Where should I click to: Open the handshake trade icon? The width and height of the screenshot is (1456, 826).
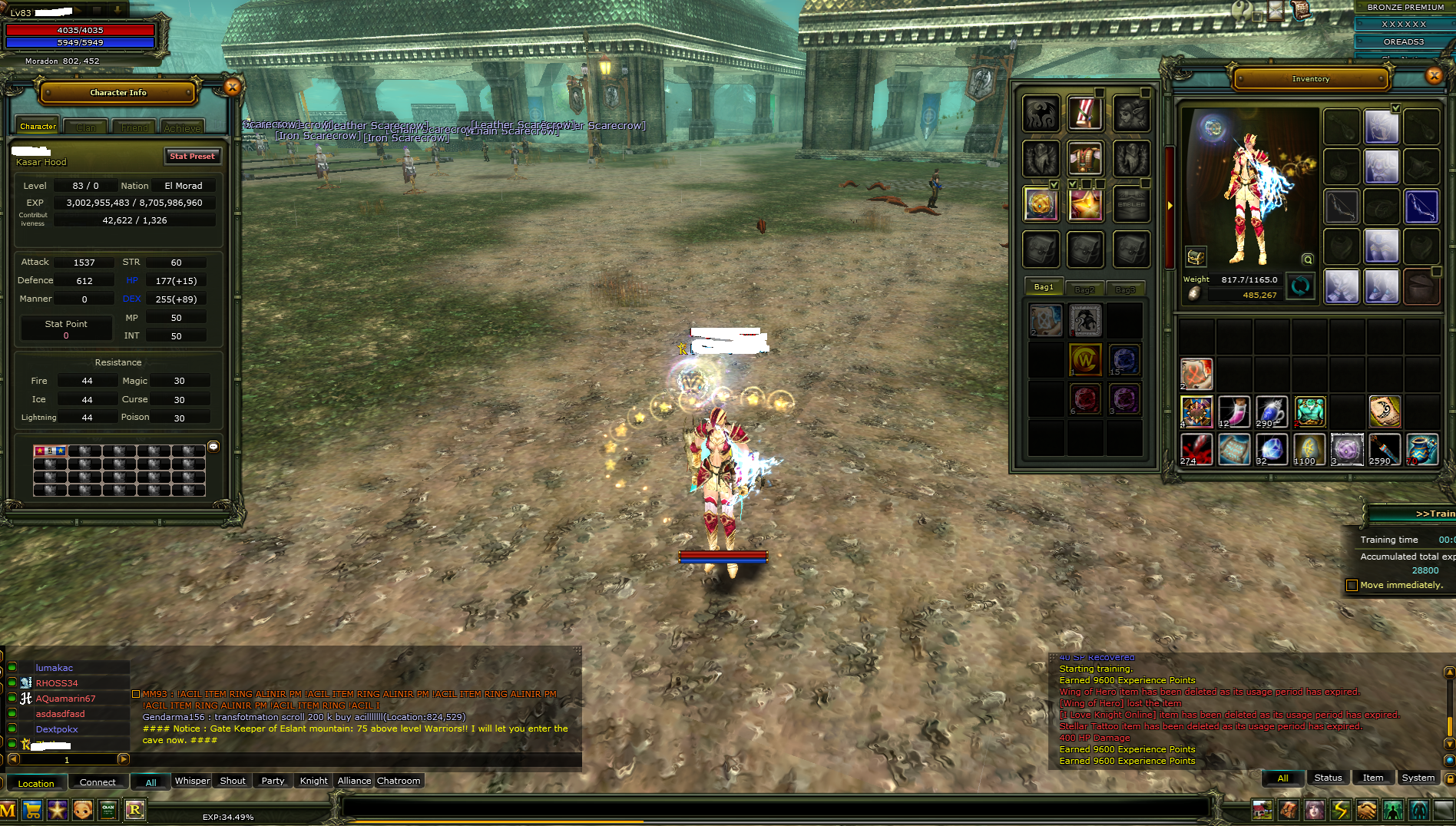[1366, 810]
